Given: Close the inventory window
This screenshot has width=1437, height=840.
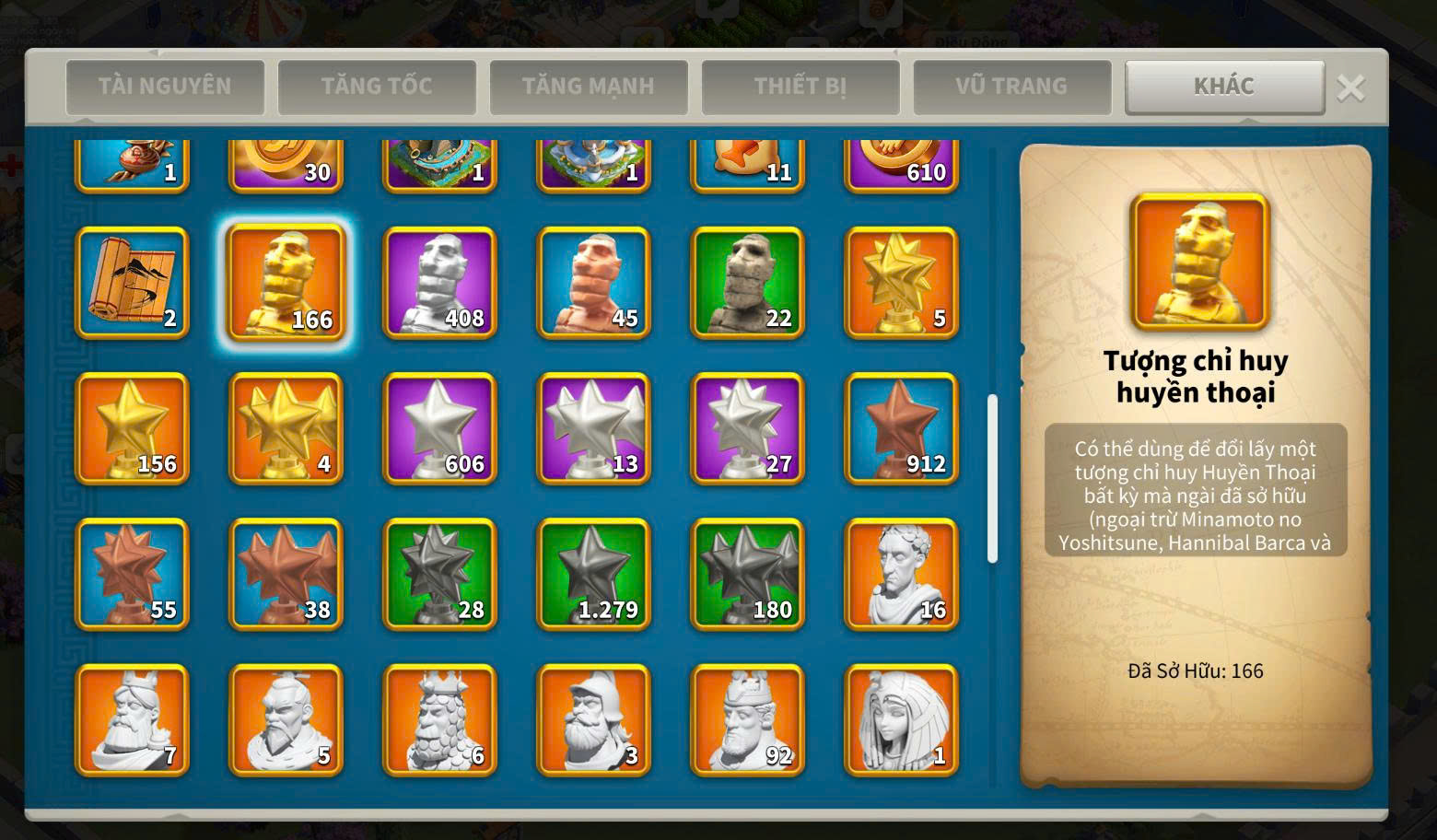Looking at the screenshot, I should coord(1351,88).
